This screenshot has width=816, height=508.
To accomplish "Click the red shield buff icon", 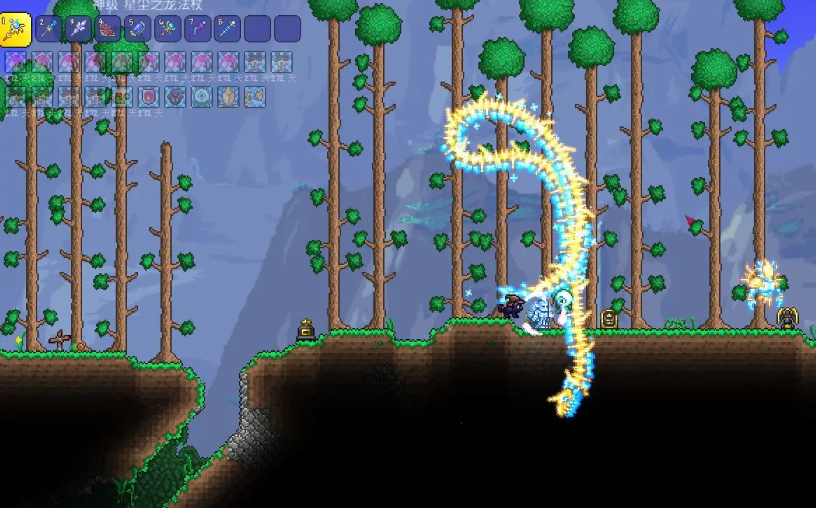I will pyautogui.click(x=149, y=96).
